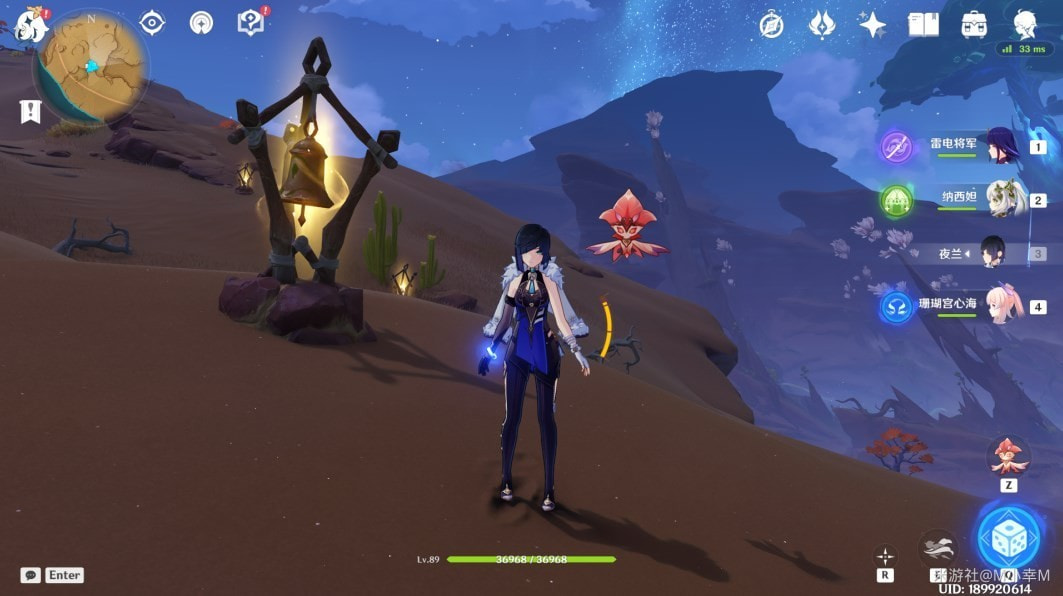Toggle the four-point crosshair aiming icon
The width and height of the screenshot is (1063, 596).
[885, 556]
